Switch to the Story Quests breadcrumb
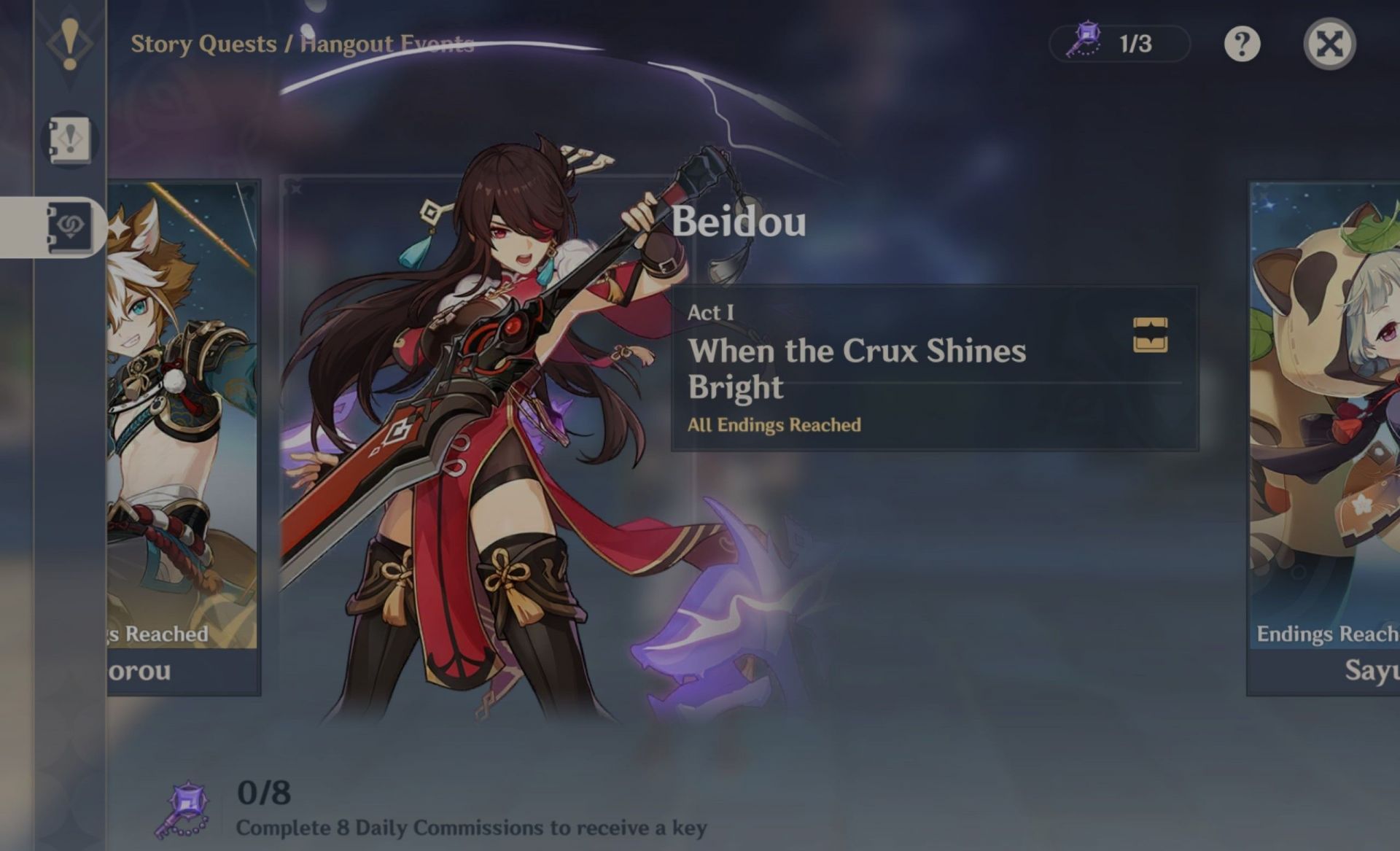 coord(201,44)
